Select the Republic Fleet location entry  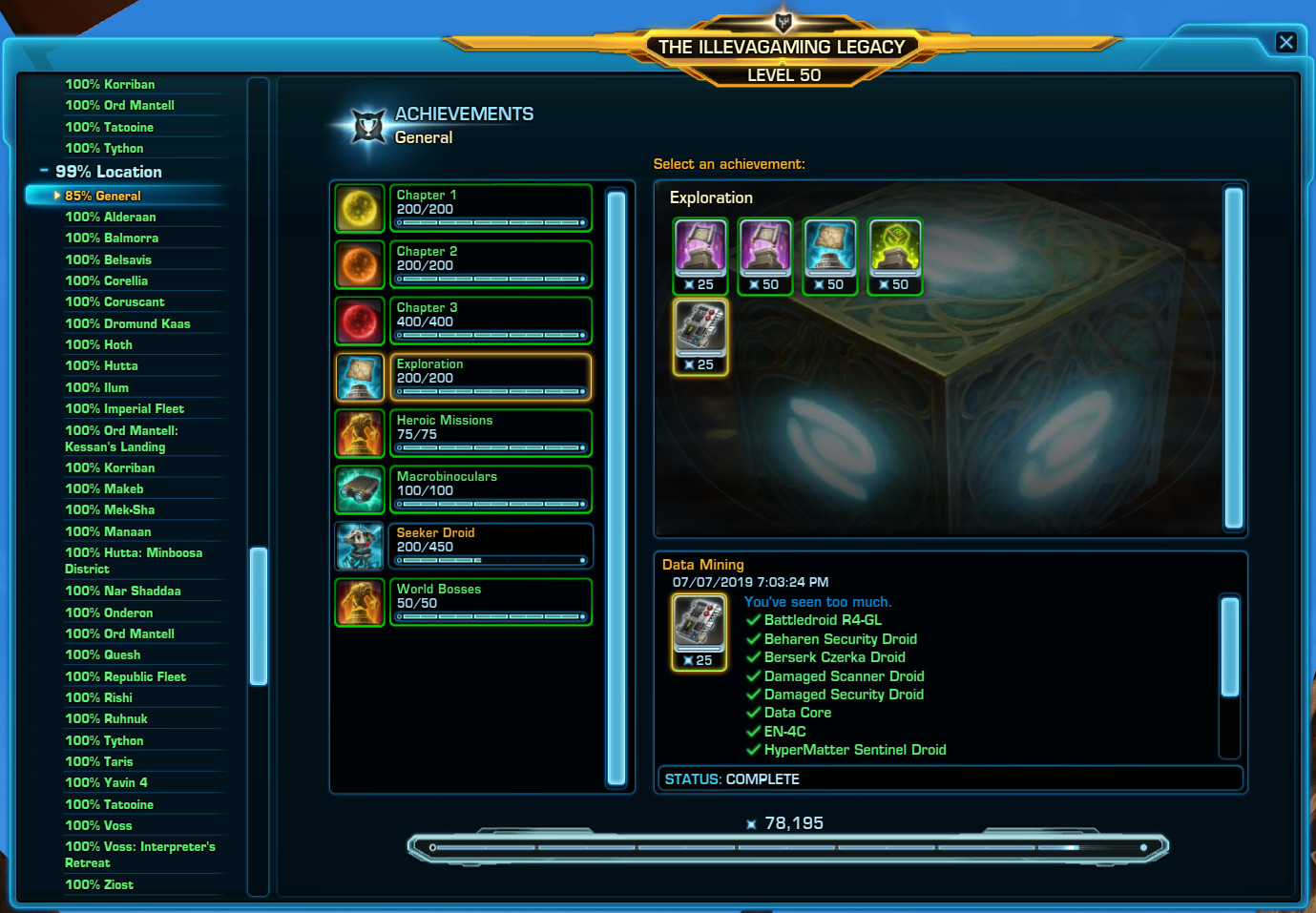[125, 677]
